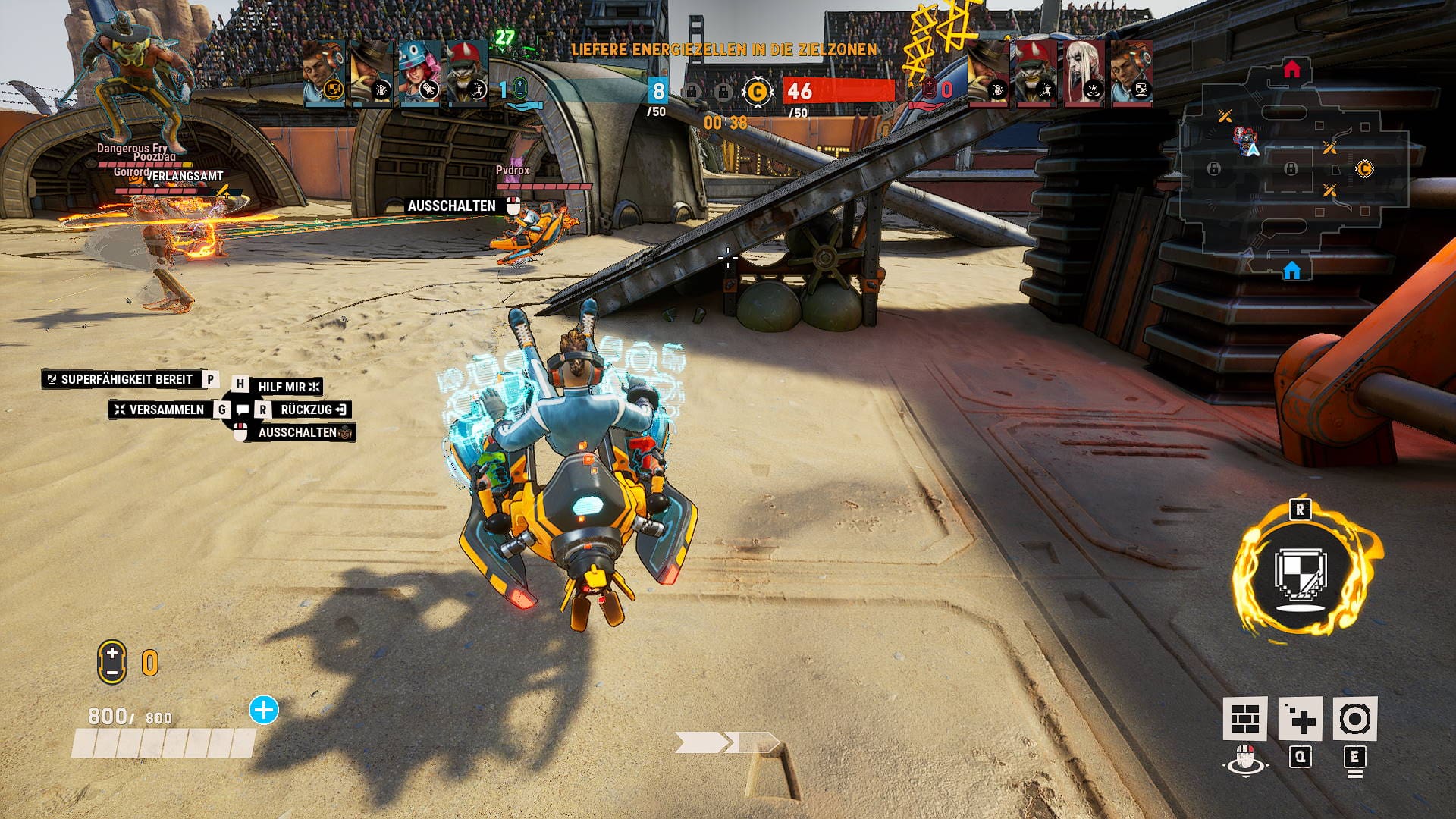Select the orange coin marker on minimap
This screenshot has width=1456, height=819.
point(1364,169)
